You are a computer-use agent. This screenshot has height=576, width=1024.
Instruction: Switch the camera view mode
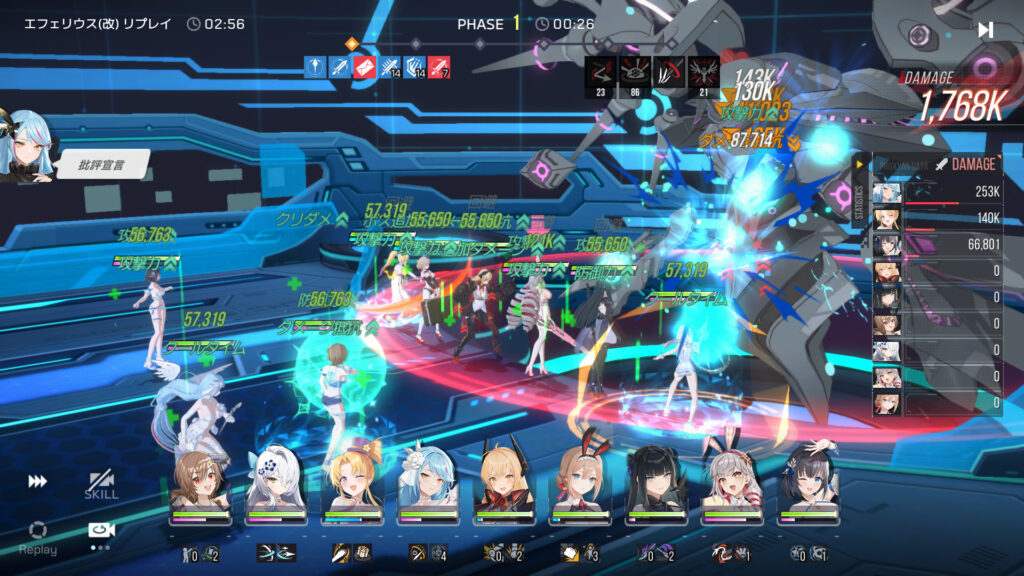[x=101, y=533]
